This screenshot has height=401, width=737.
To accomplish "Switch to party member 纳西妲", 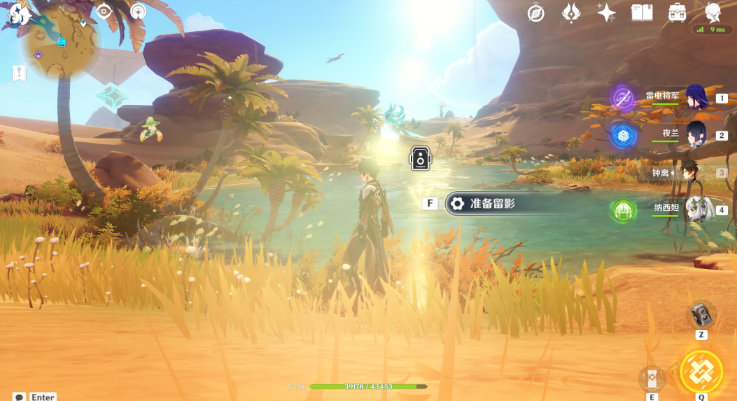I will (x=694, y=209).
